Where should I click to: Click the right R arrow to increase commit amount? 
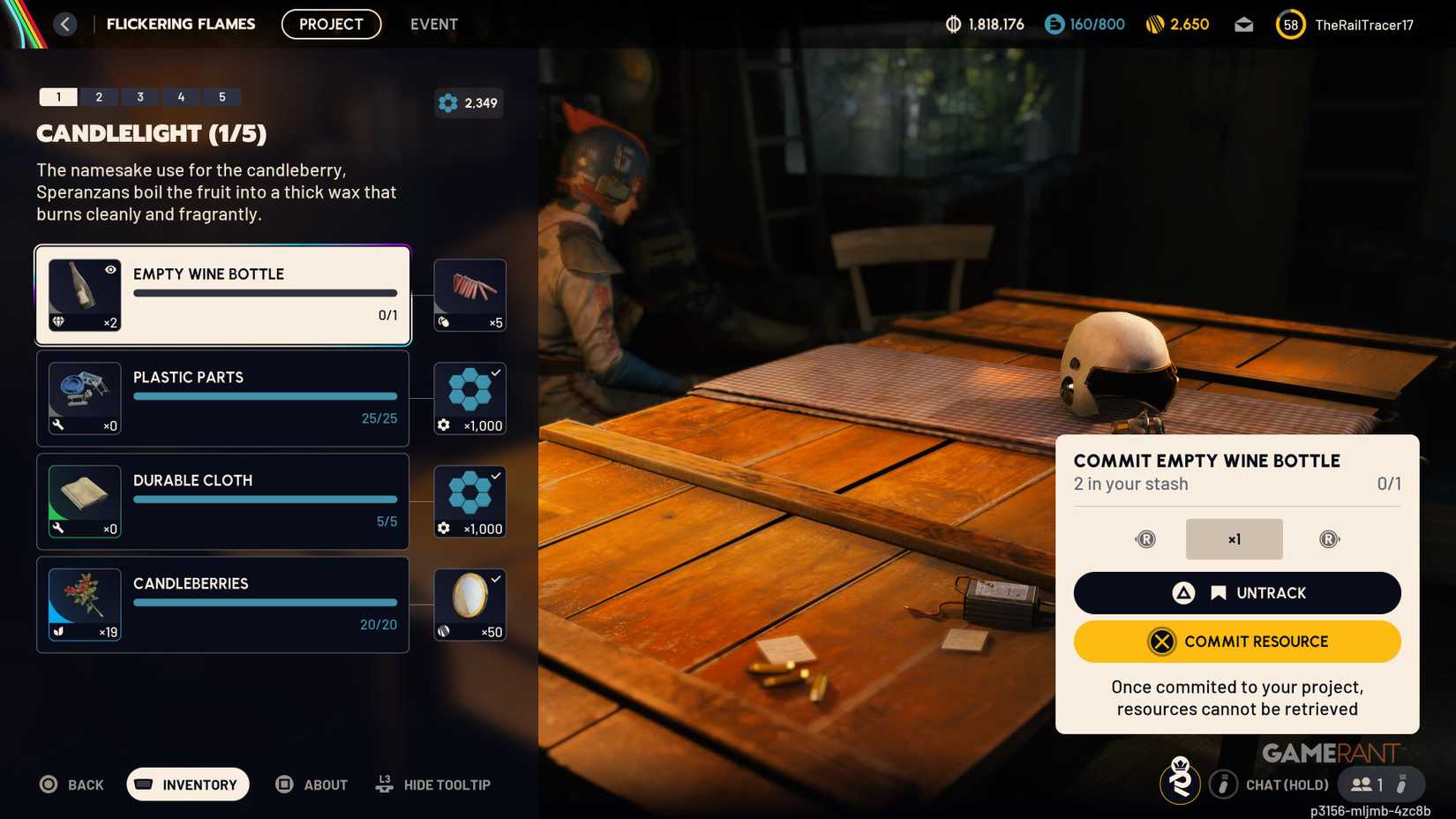tap(1330, 538)
